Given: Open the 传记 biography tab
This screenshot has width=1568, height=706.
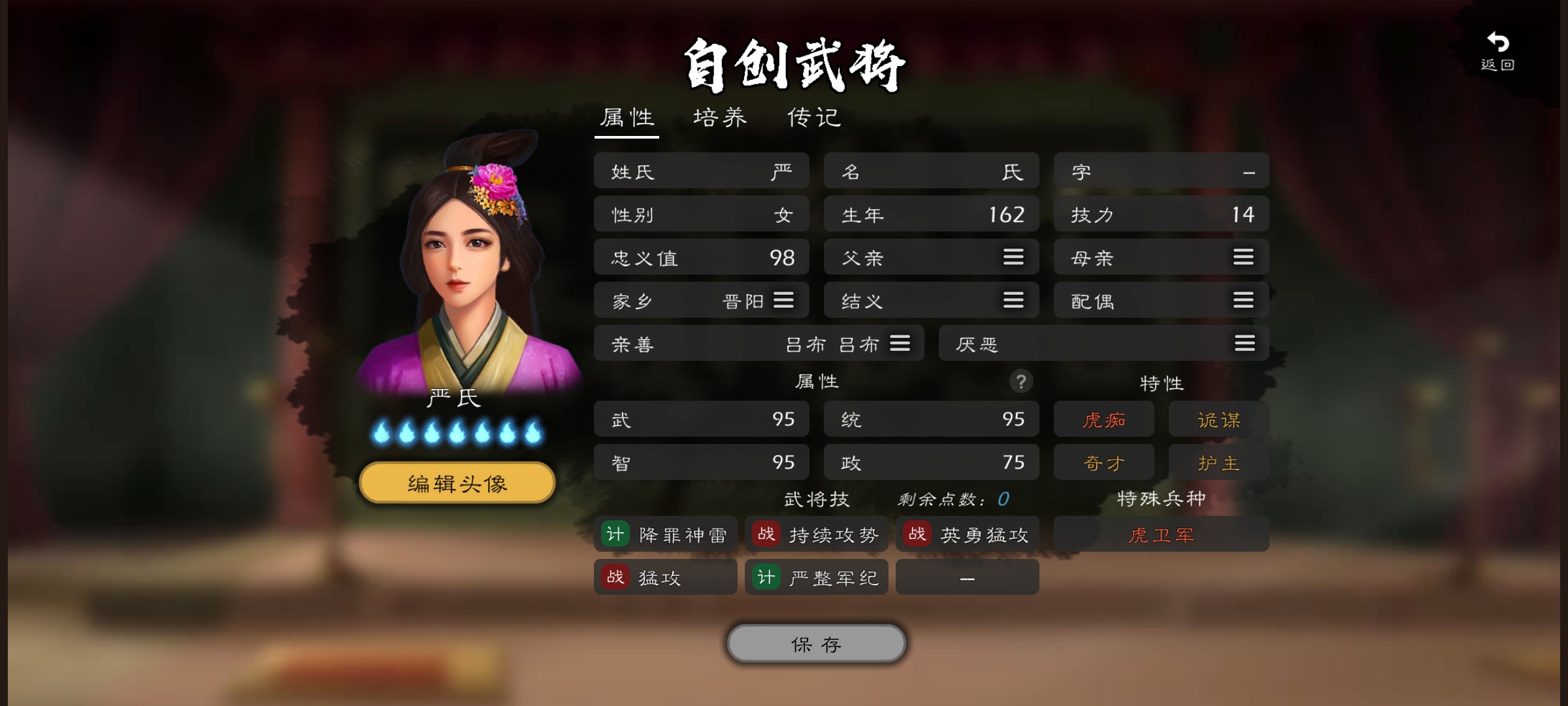Looking at the screenshot, I should pos(813,118).
